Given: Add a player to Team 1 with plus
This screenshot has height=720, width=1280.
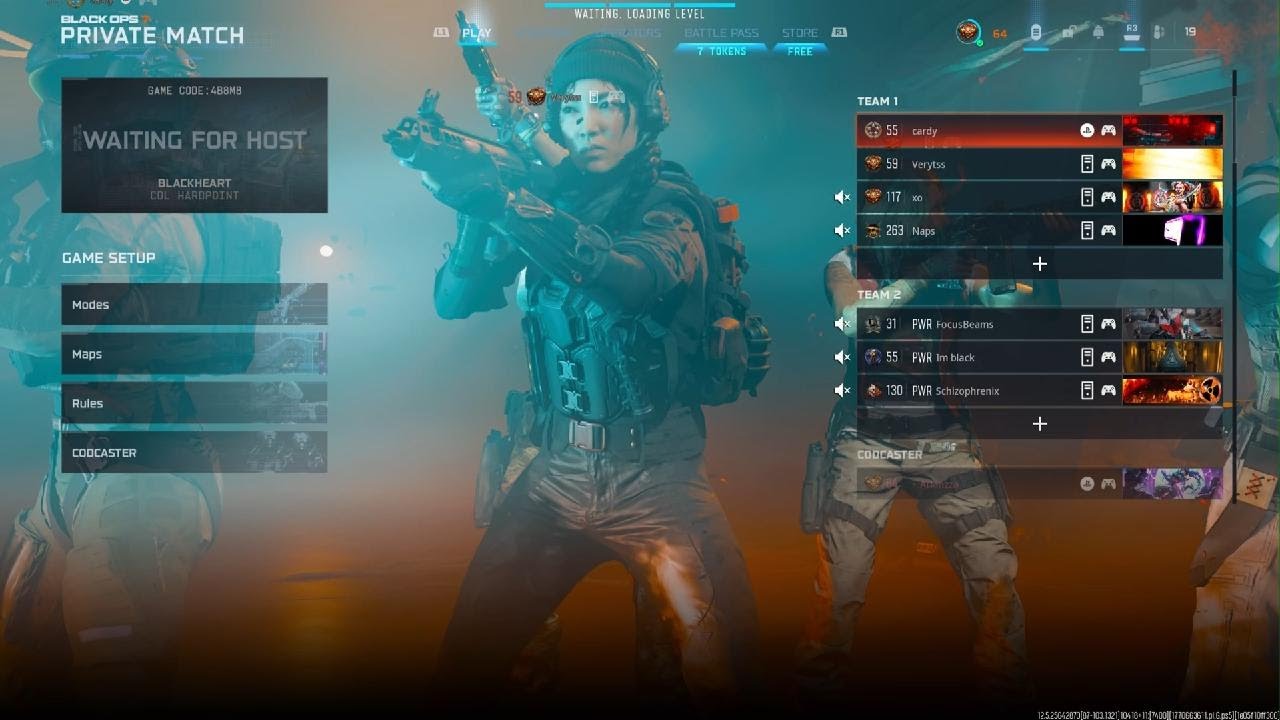Looking at the screenshot, I should coord(1040,264).
